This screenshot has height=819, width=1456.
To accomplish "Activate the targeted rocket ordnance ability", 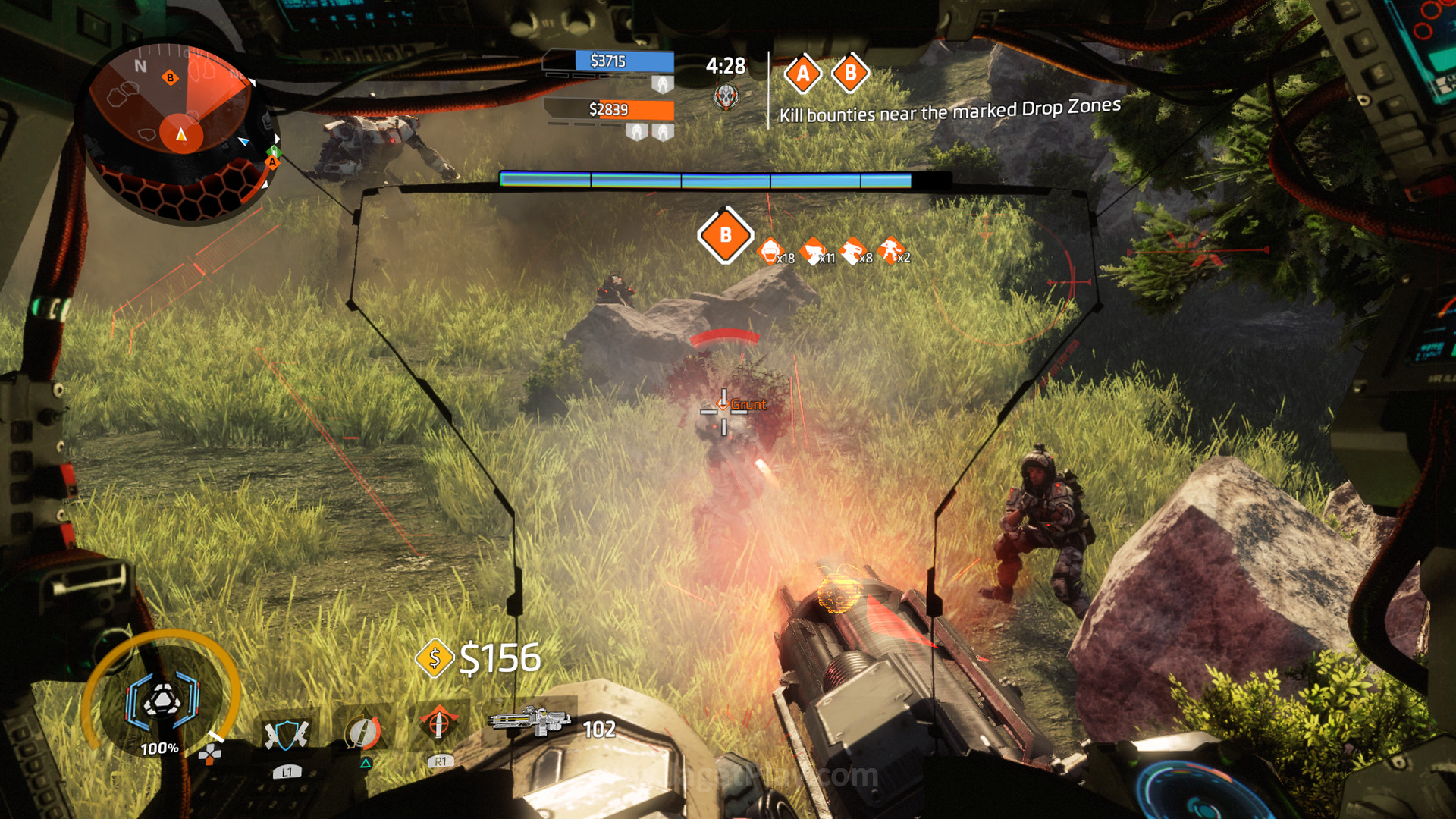I will (x=438, y=724).
